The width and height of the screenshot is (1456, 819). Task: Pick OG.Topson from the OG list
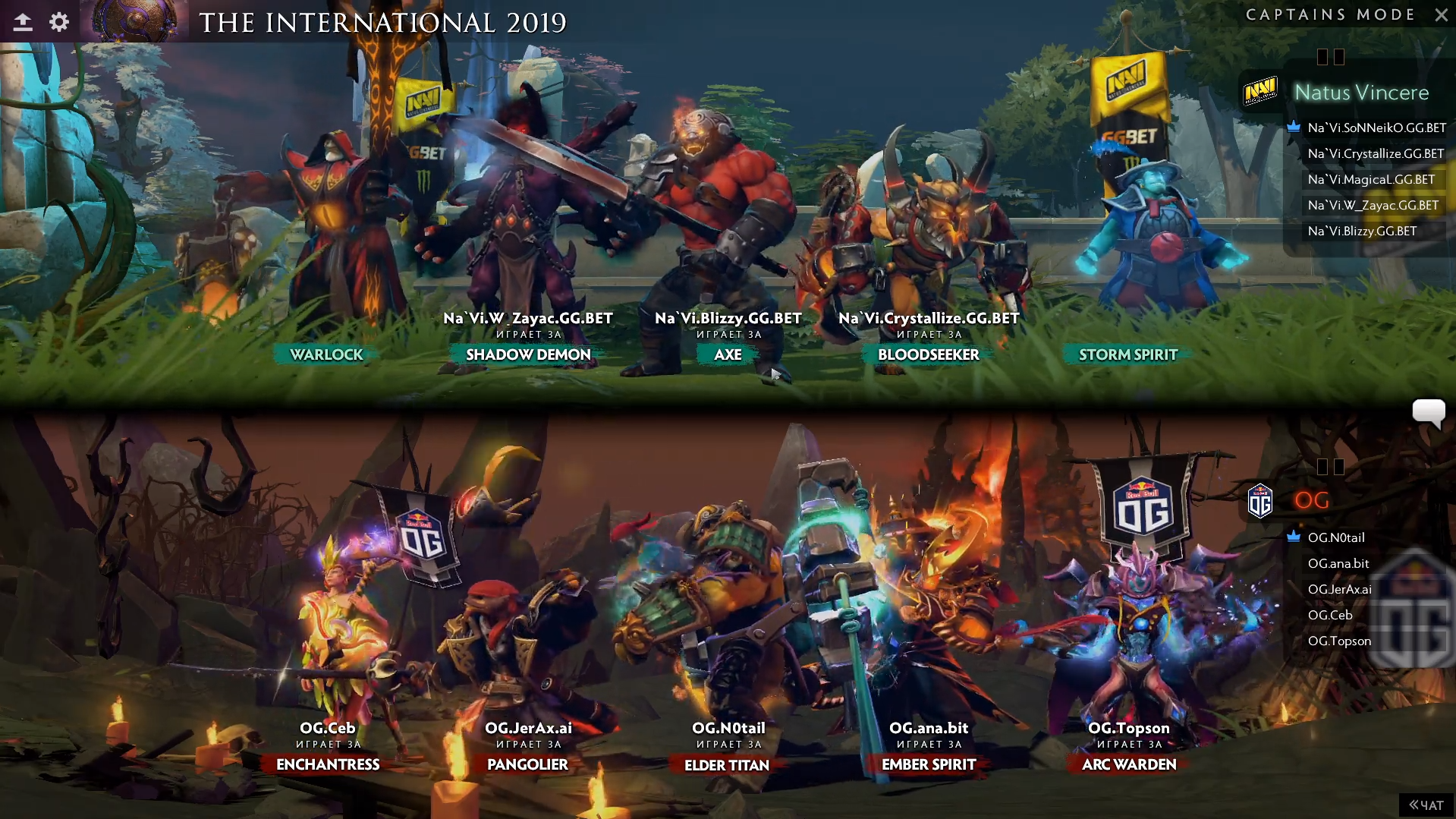pyautogui.click(x=1339, y=641)
